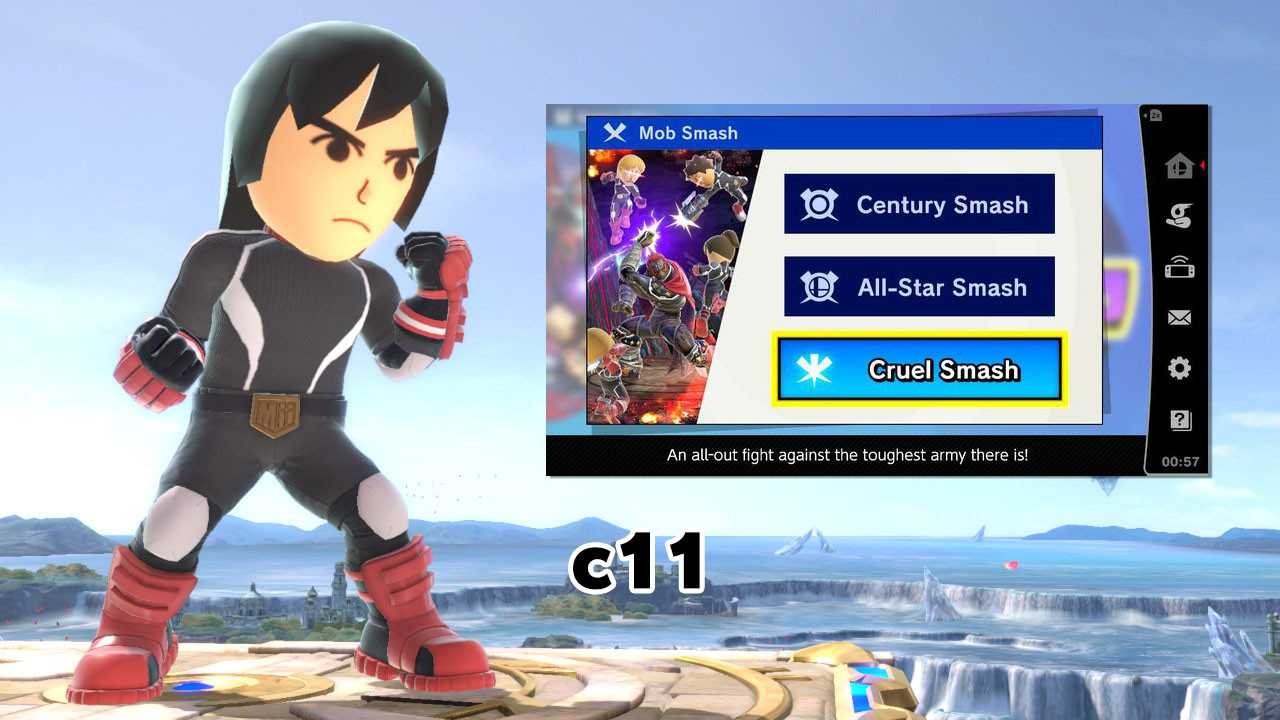Click the c11 caption text
The image size is (1280, 720).
tap(636, 560)
